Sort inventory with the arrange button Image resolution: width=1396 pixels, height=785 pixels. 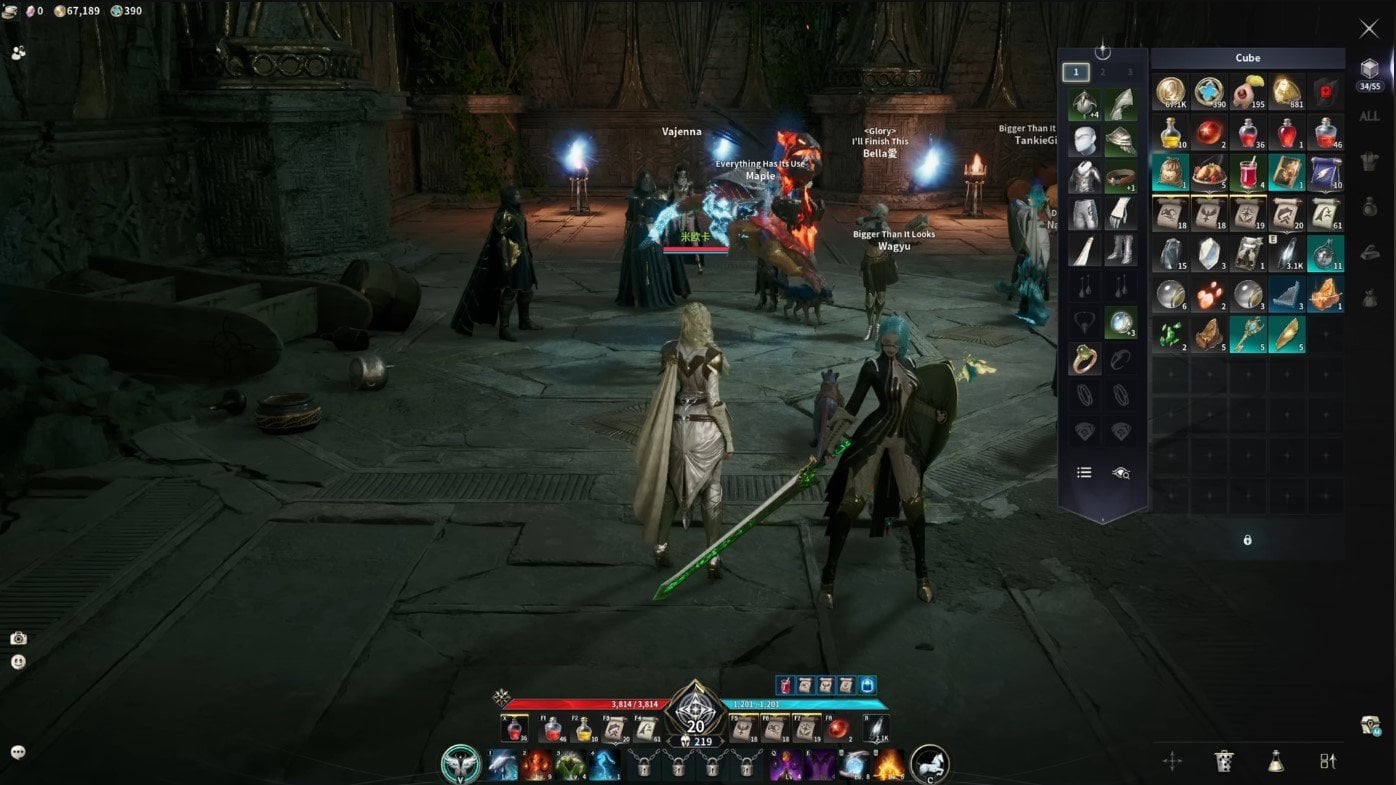(x=1327, y=761)
